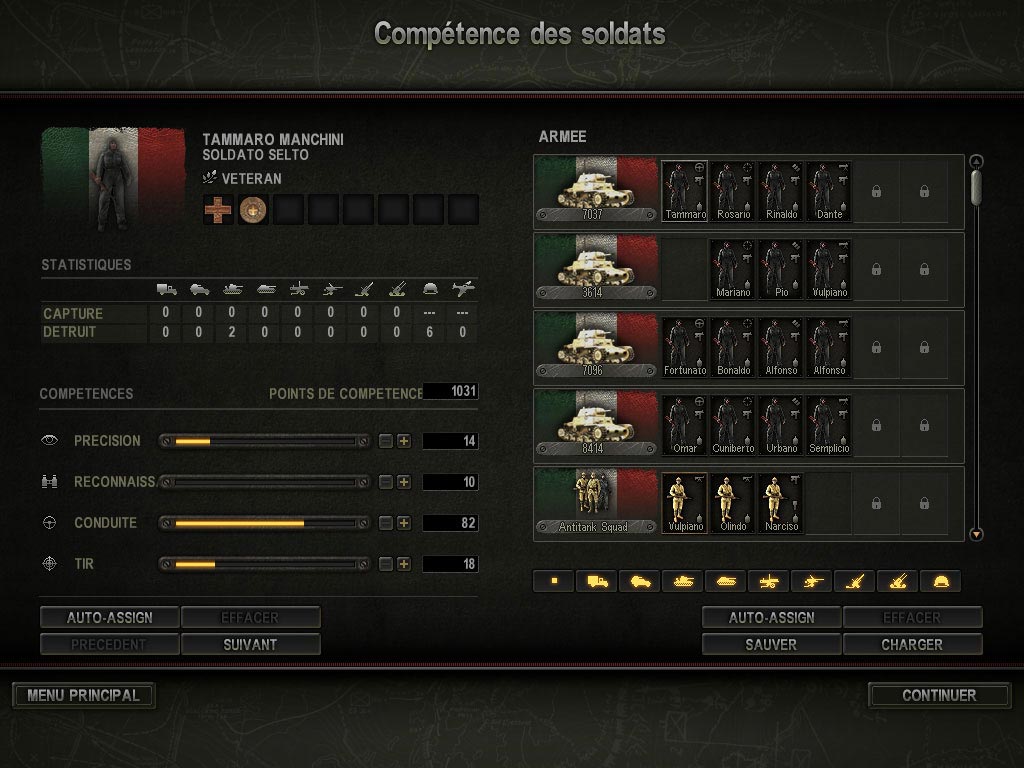Select tank unit 8414
1024x768 pixels.
(x=595, y=424)
